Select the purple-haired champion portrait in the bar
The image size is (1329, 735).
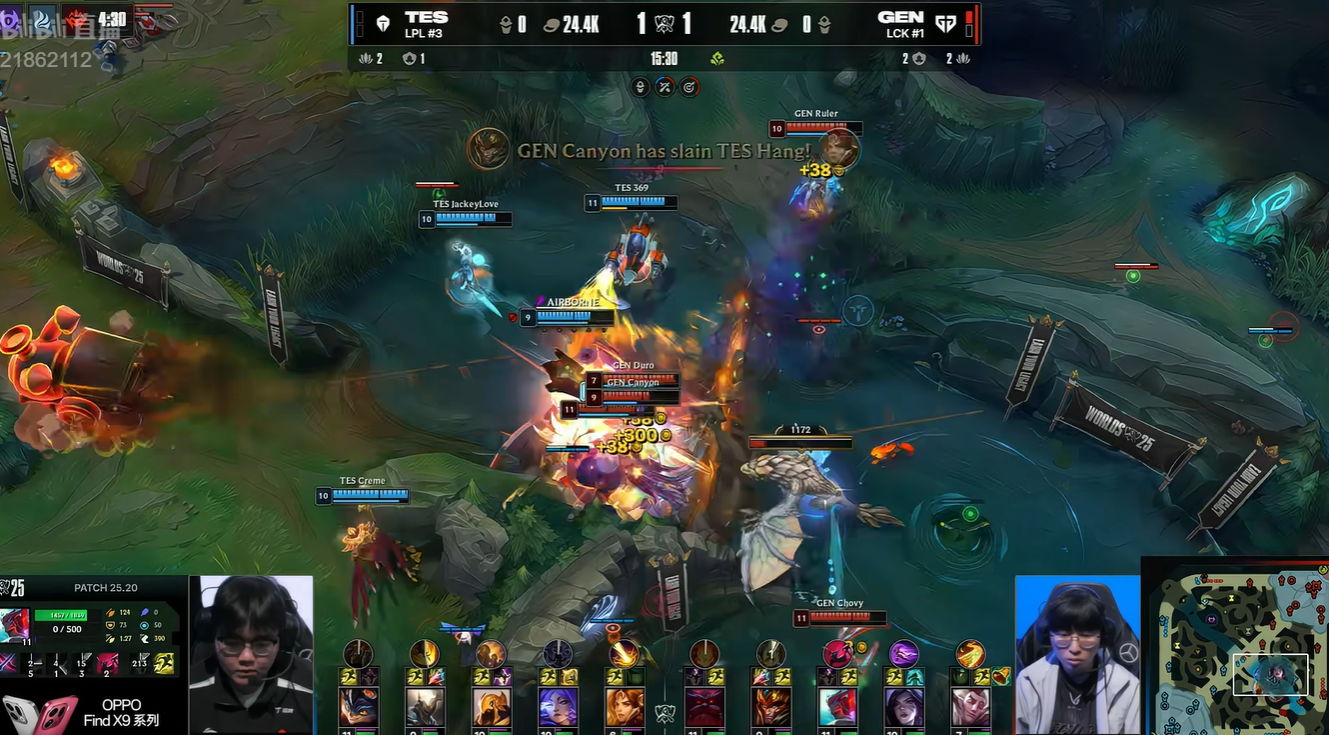(x=558, y=706)
